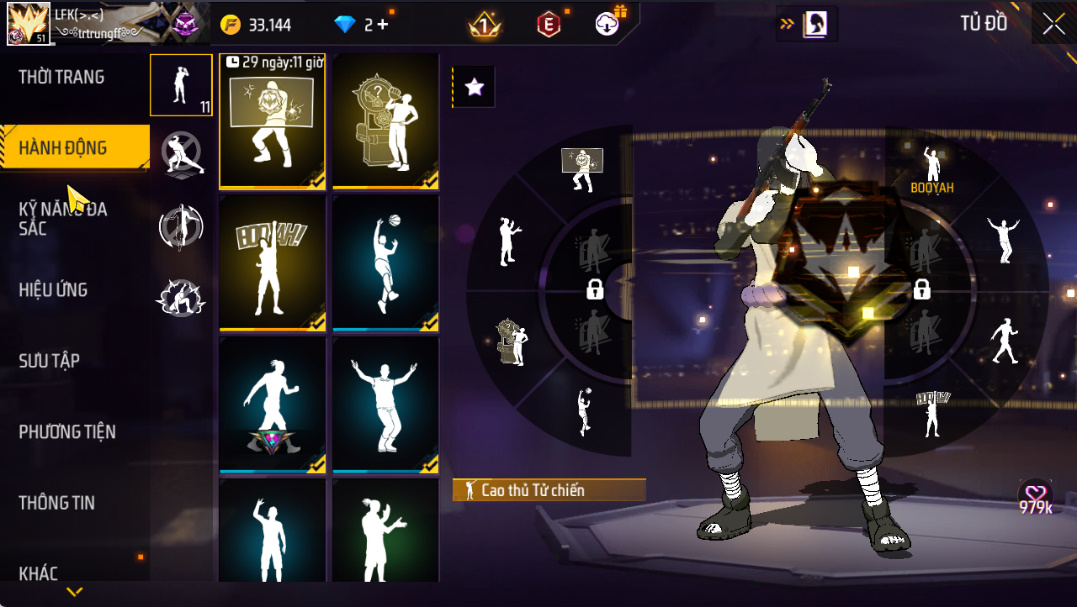The image size is (1077, 607).
Task: Open the cloud download icon with gift
Action: (x=608, y=24)
